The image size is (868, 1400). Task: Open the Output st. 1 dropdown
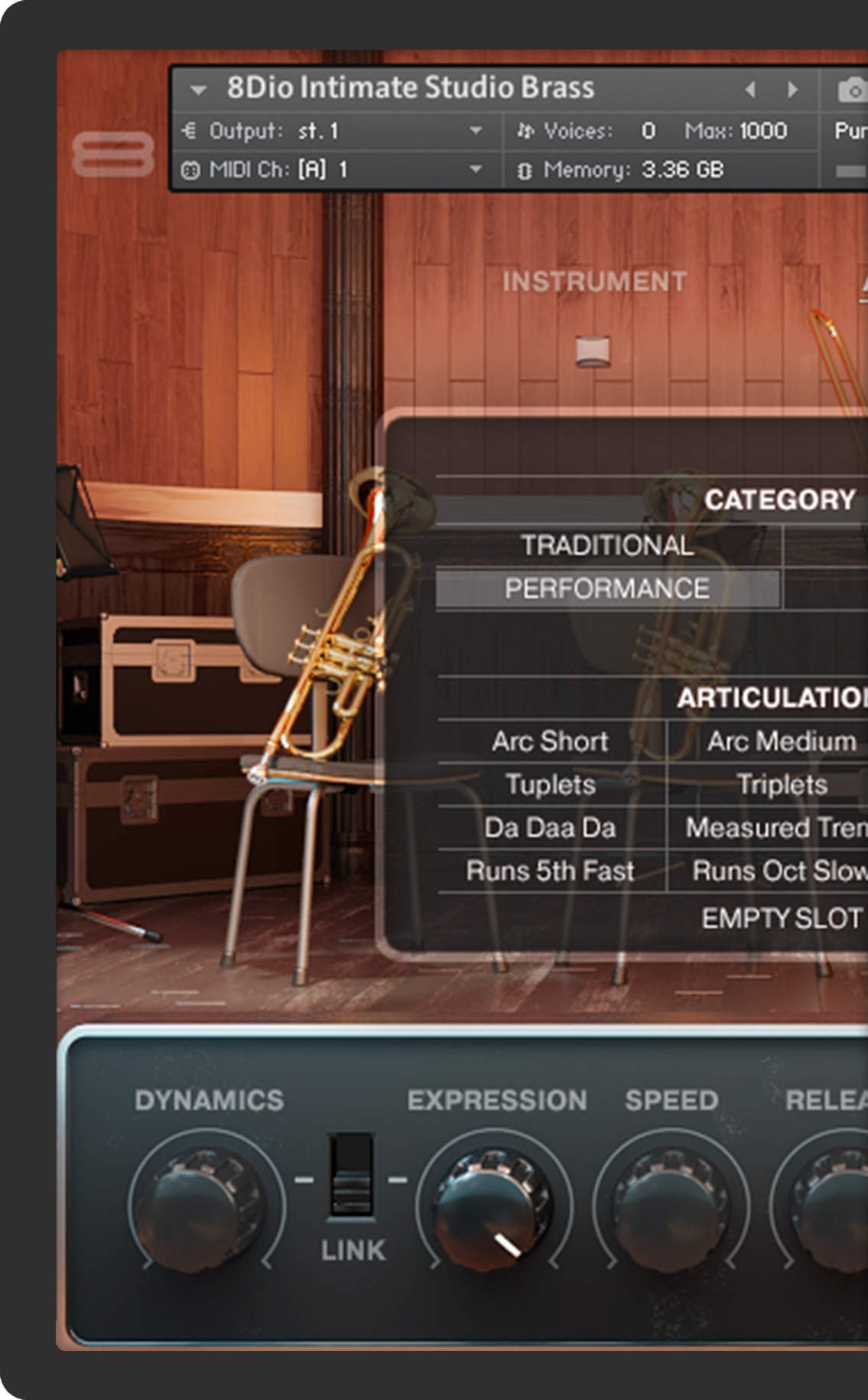475,131
